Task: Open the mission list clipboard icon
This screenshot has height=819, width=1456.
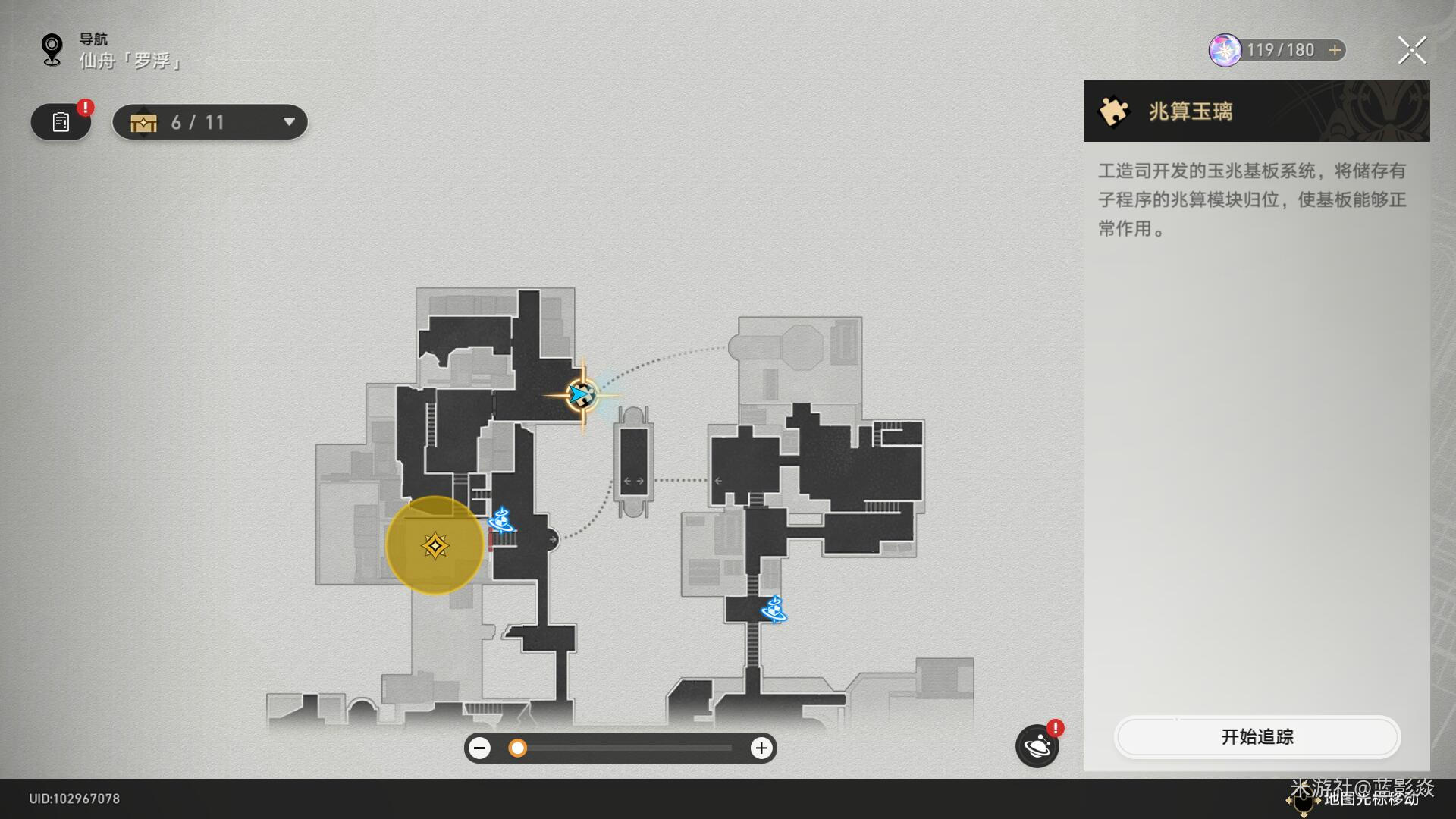Action: (x=61, y=122)
